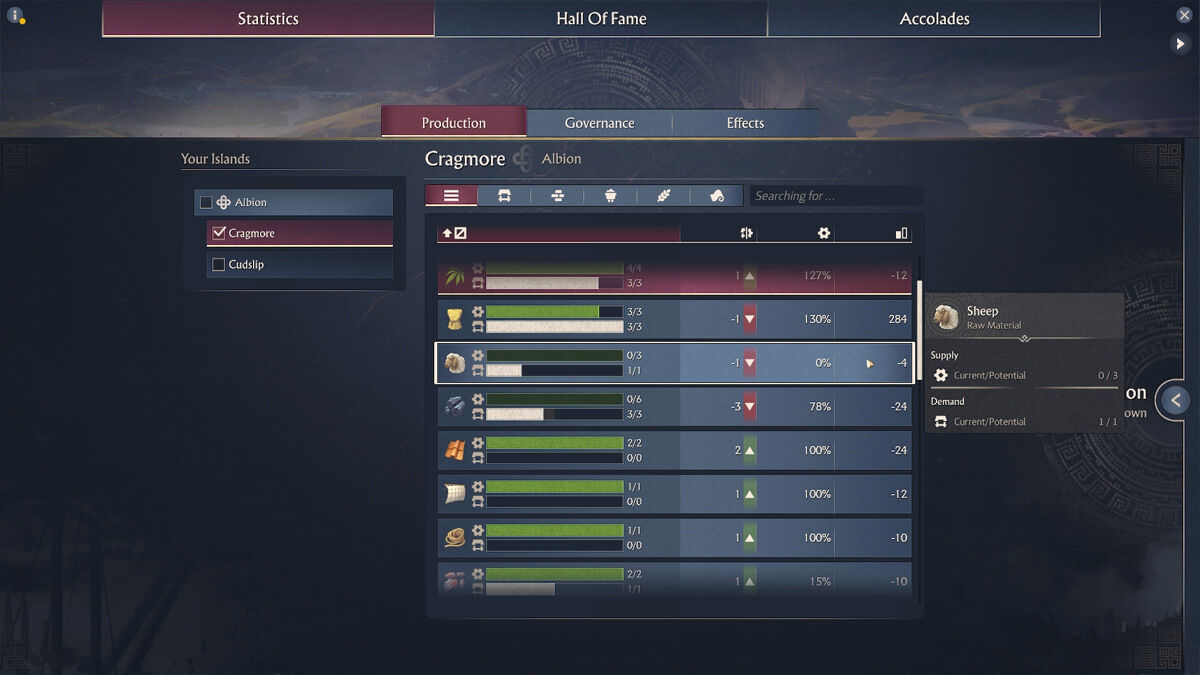The image size is (1200, 675).
Task: Tick the Albion island checkbox
Action: point(207,202)
